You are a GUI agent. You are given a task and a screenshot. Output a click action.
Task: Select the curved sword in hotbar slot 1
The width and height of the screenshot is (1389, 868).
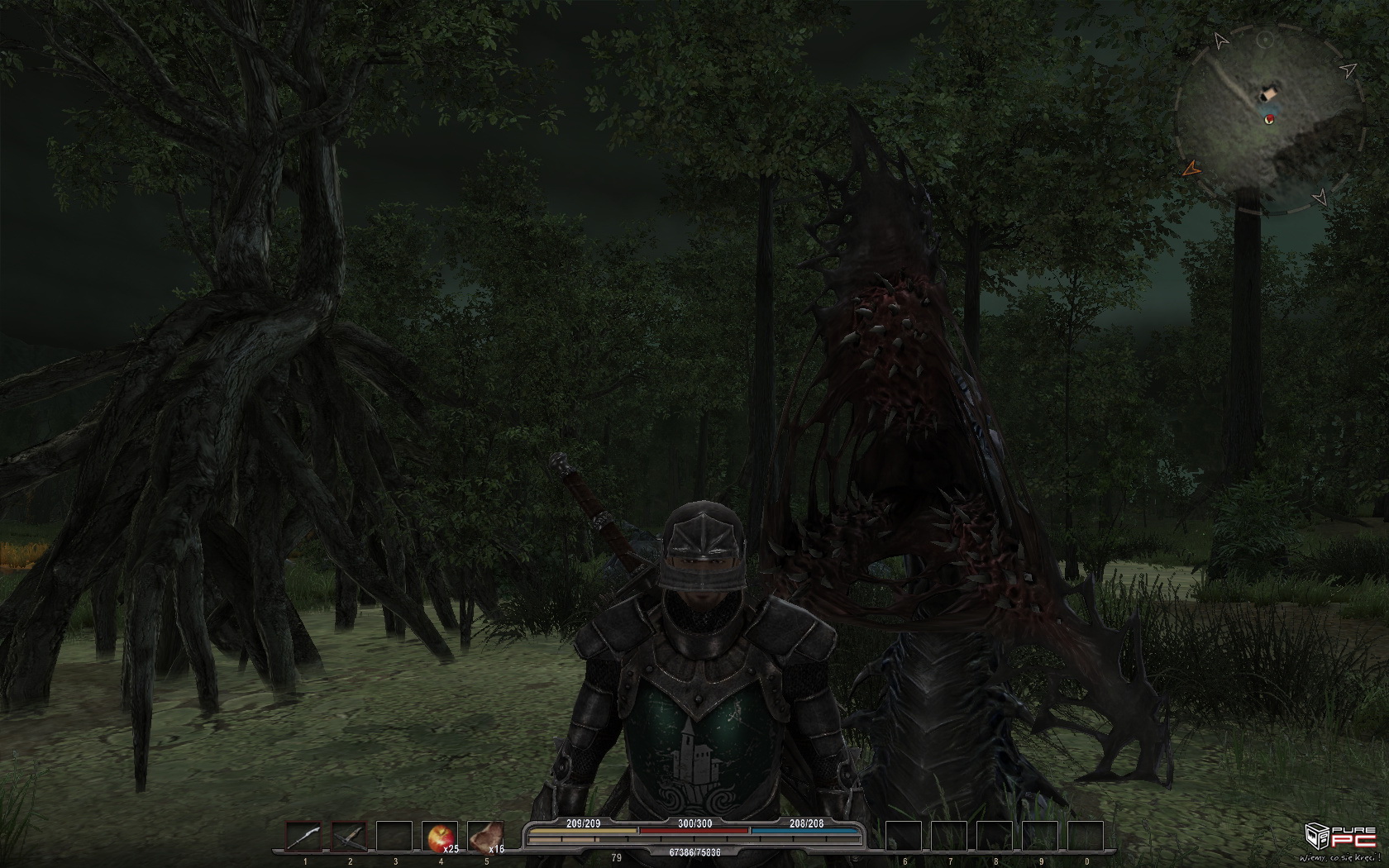pos(304,837)
